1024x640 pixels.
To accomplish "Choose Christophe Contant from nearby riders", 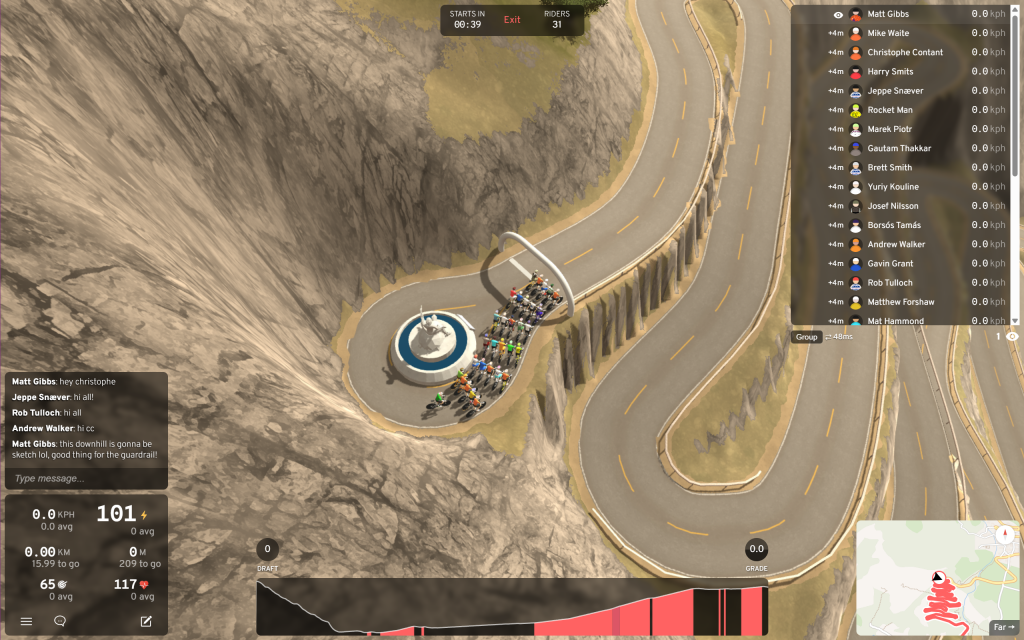I will coord(905,52).
